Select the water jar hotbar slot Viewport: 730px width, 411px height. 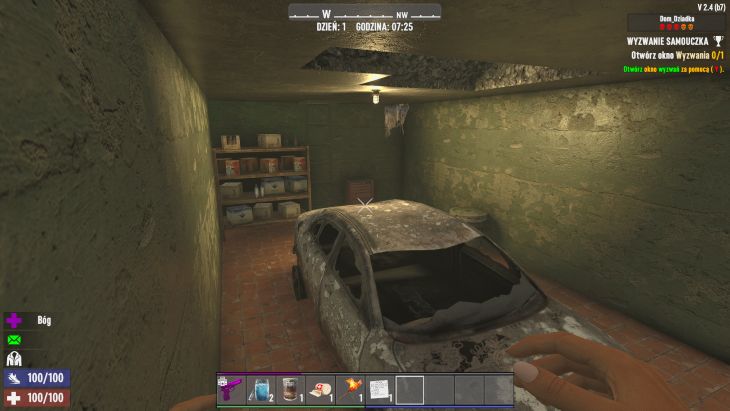(260, 389)
